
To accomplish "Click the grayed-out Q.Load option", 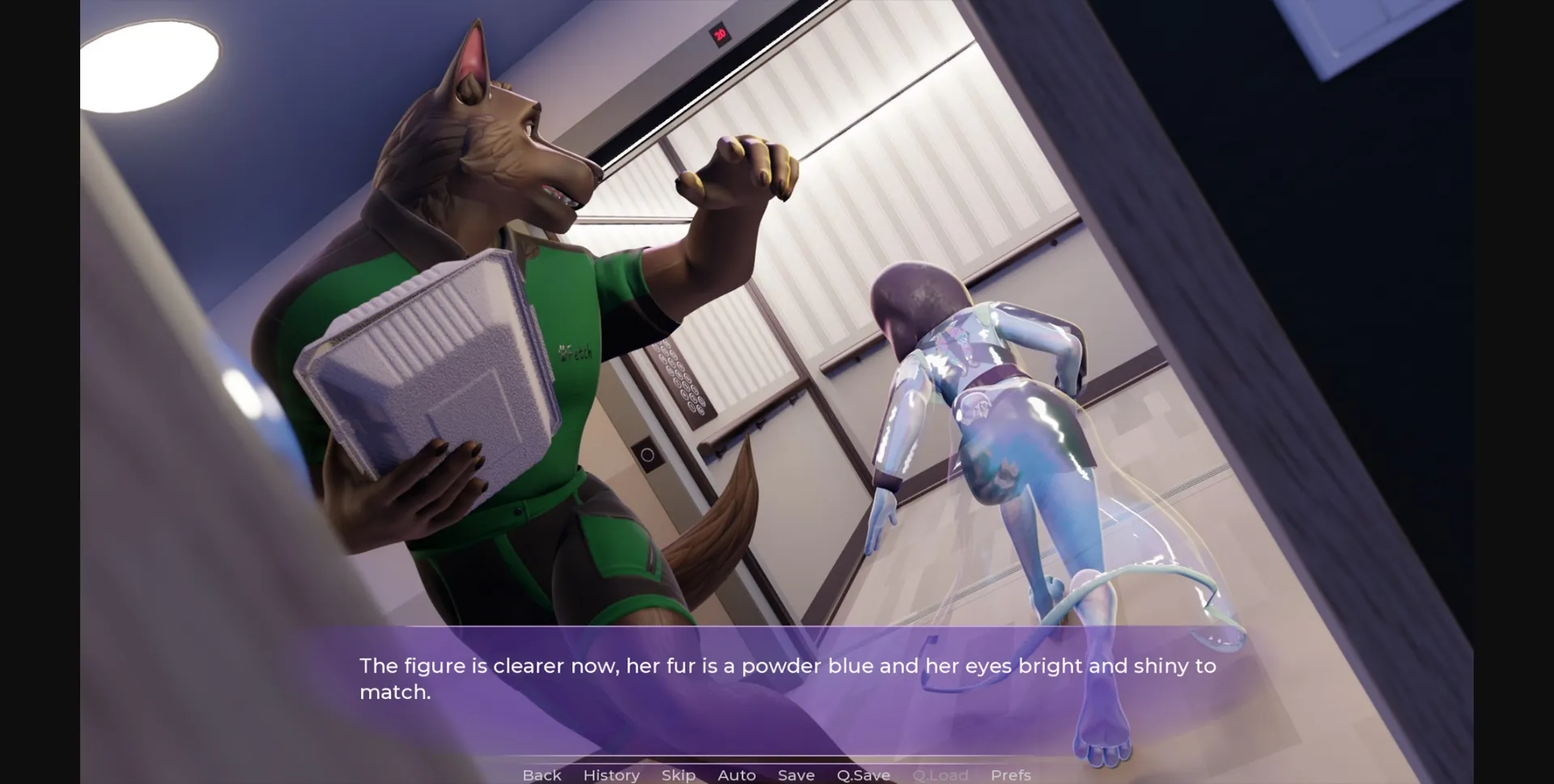I will [941, 774].
